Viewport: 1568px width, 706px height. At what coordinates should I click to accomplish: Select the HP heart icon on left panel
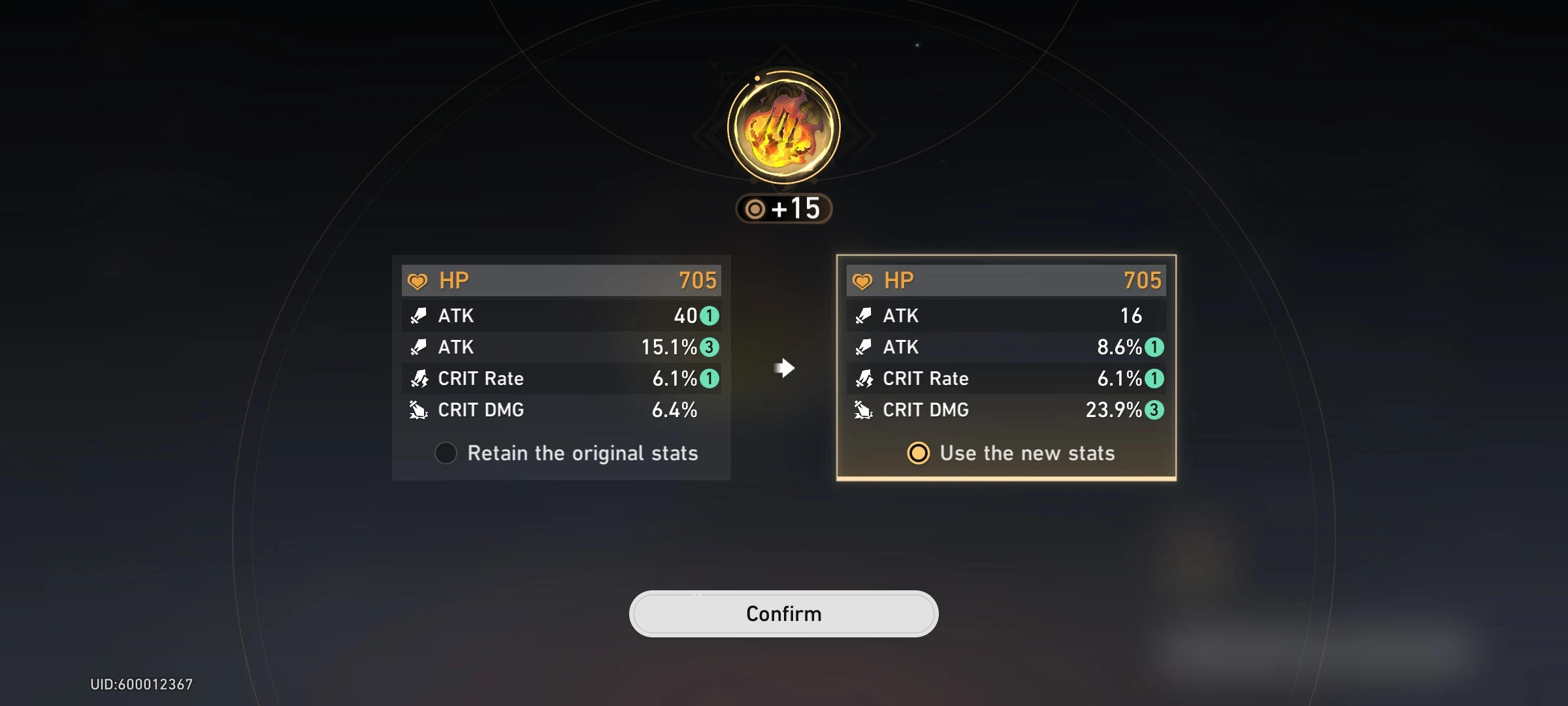click(419, 280)
